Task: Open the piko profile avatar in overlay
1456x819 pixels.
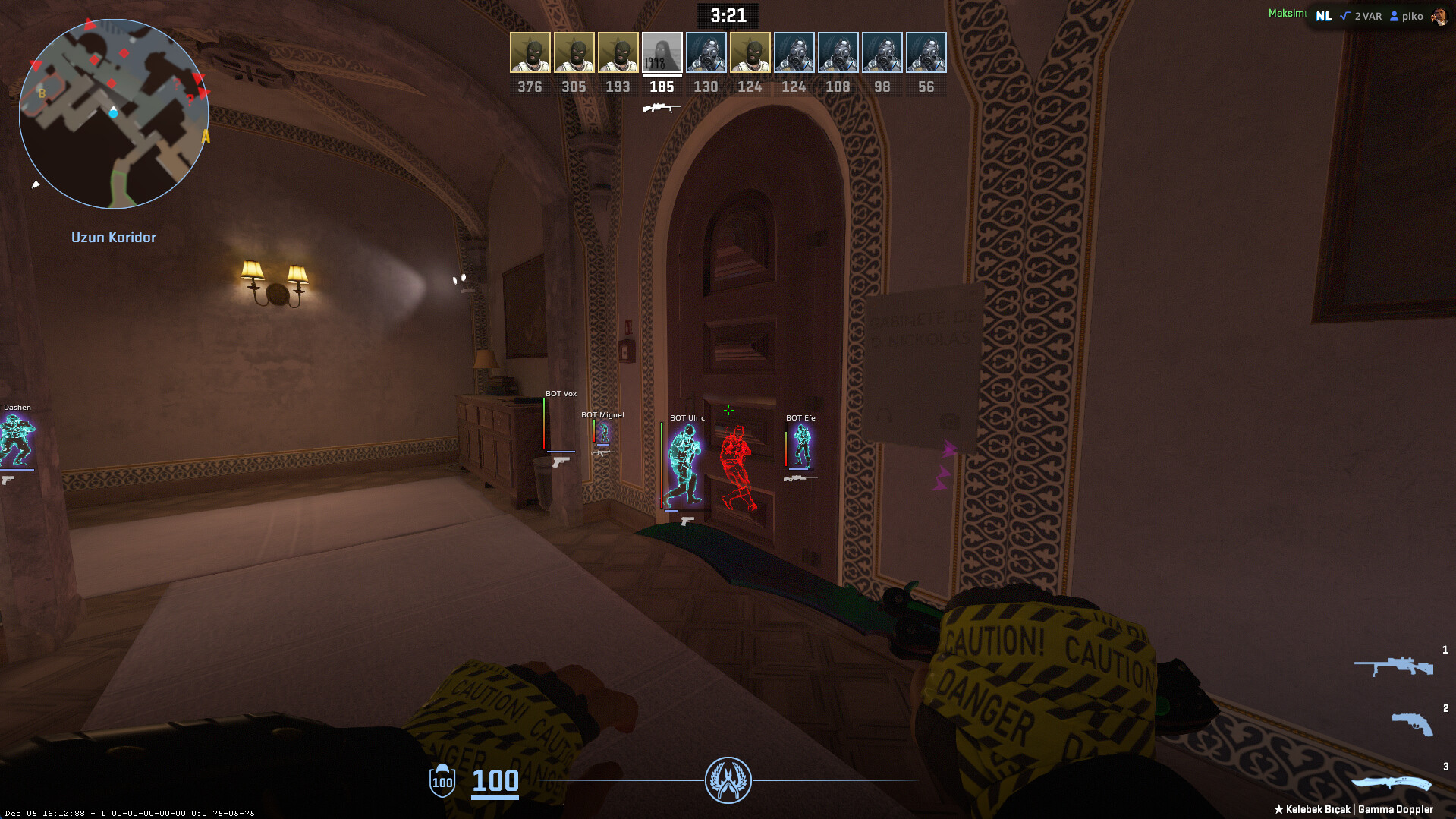Action: pos(1439,16)
